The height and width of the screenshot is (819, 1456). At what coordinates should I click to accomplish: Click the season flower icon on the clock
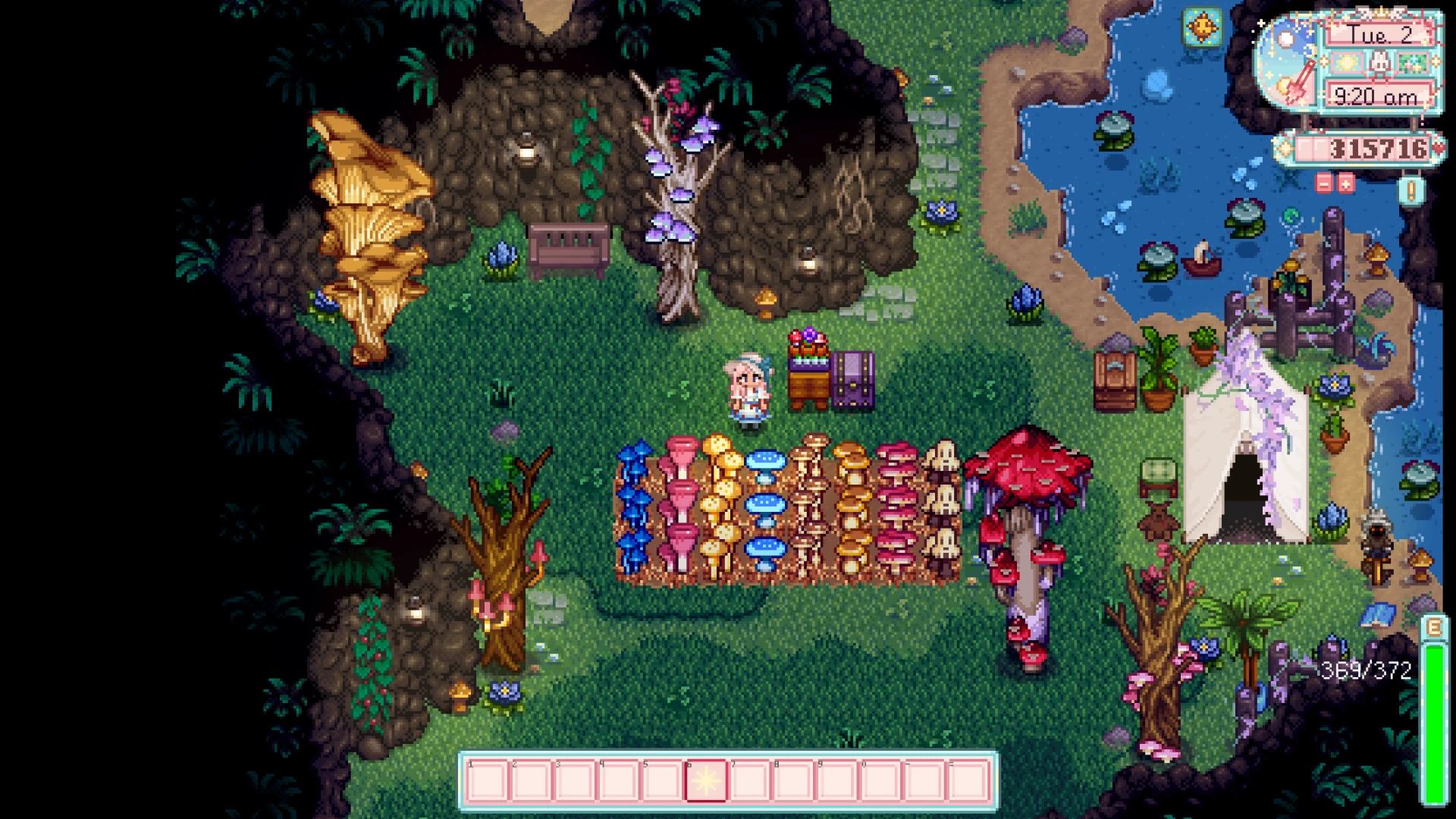(x=1412, y=62)
